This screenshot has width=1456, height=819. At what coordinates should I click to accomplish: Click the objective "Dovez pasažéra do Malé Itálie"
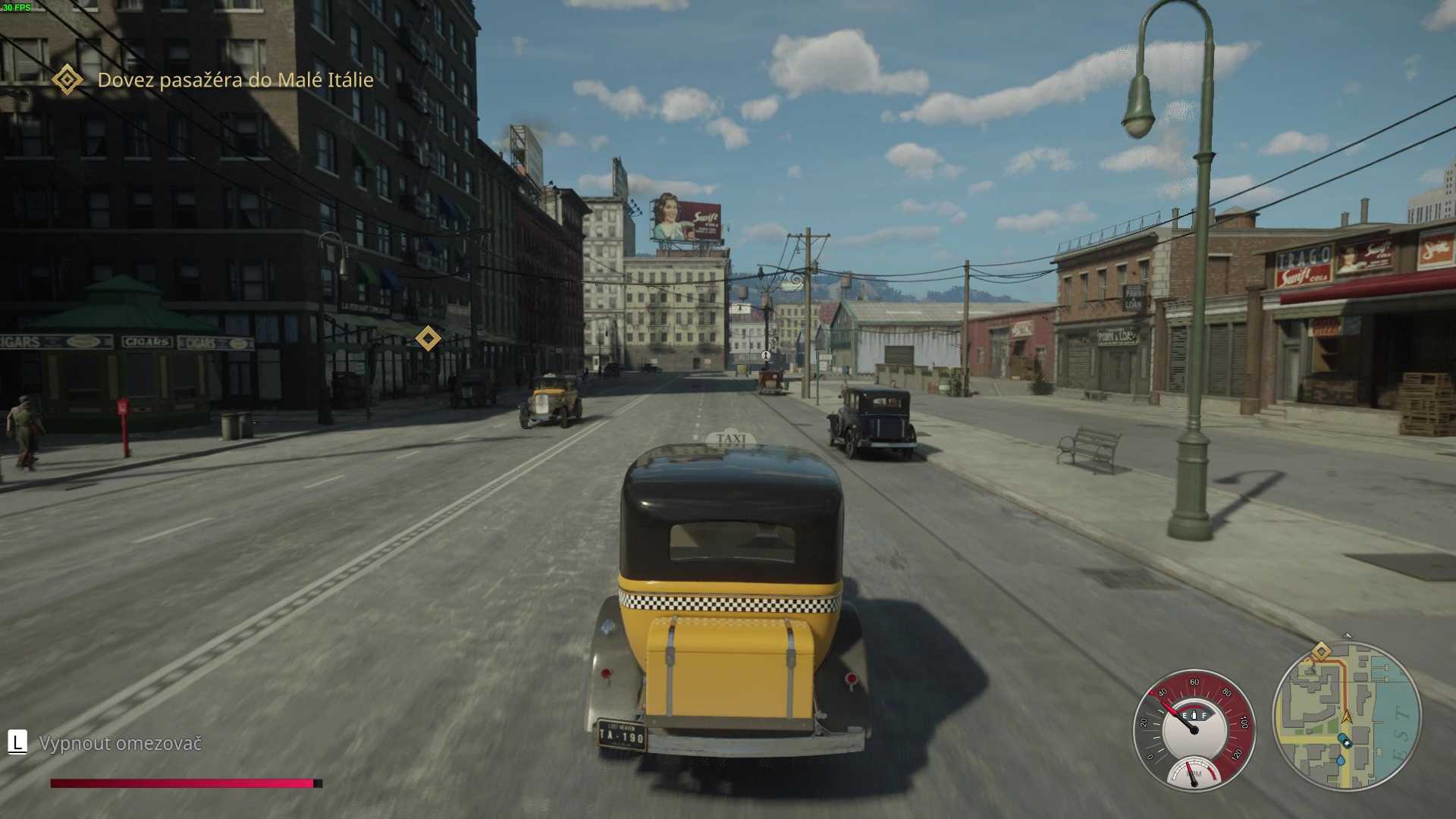[235, 80]
